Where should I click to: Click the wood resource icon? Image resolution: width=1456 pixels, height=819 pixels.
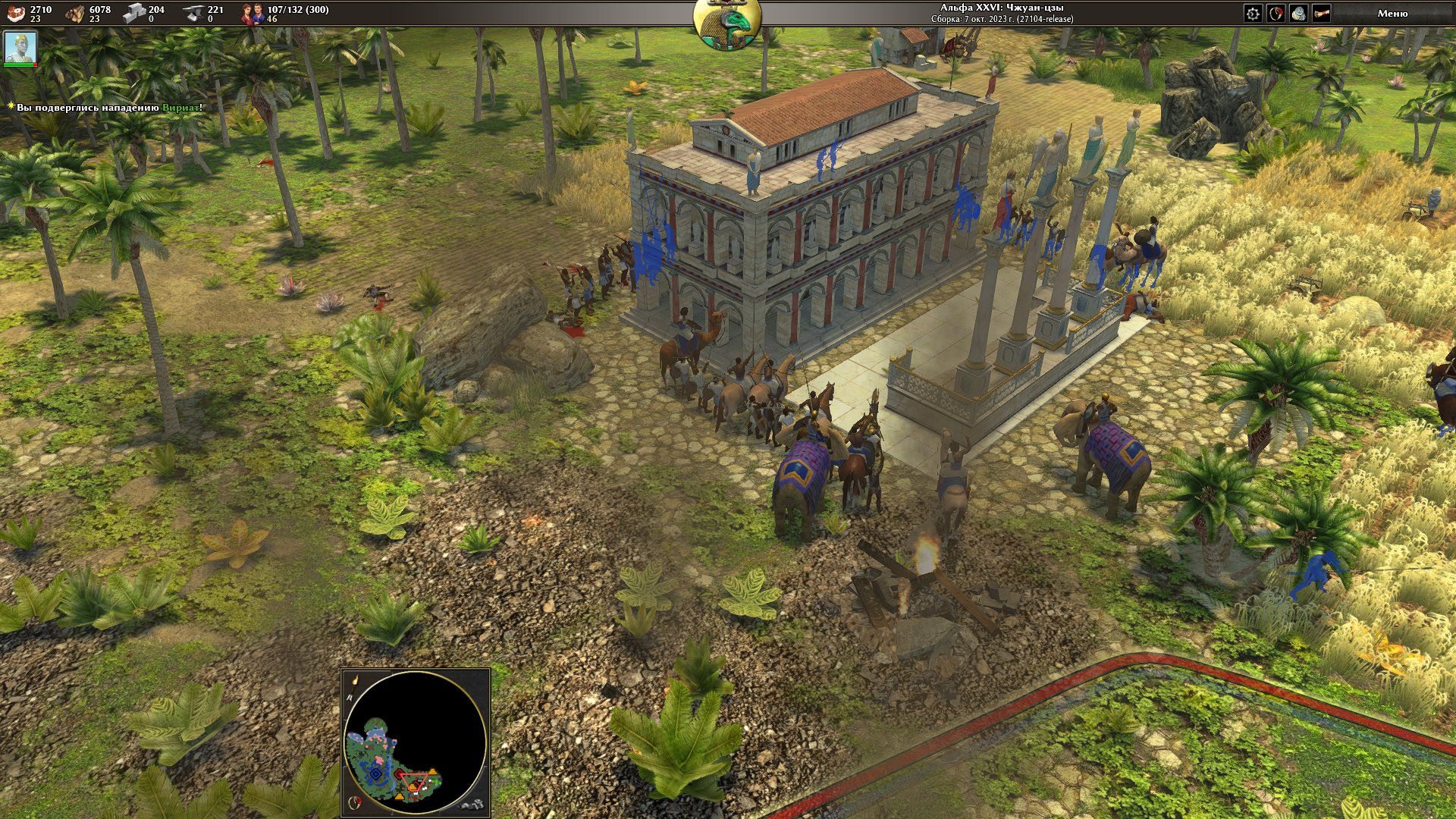pos(75,13)
